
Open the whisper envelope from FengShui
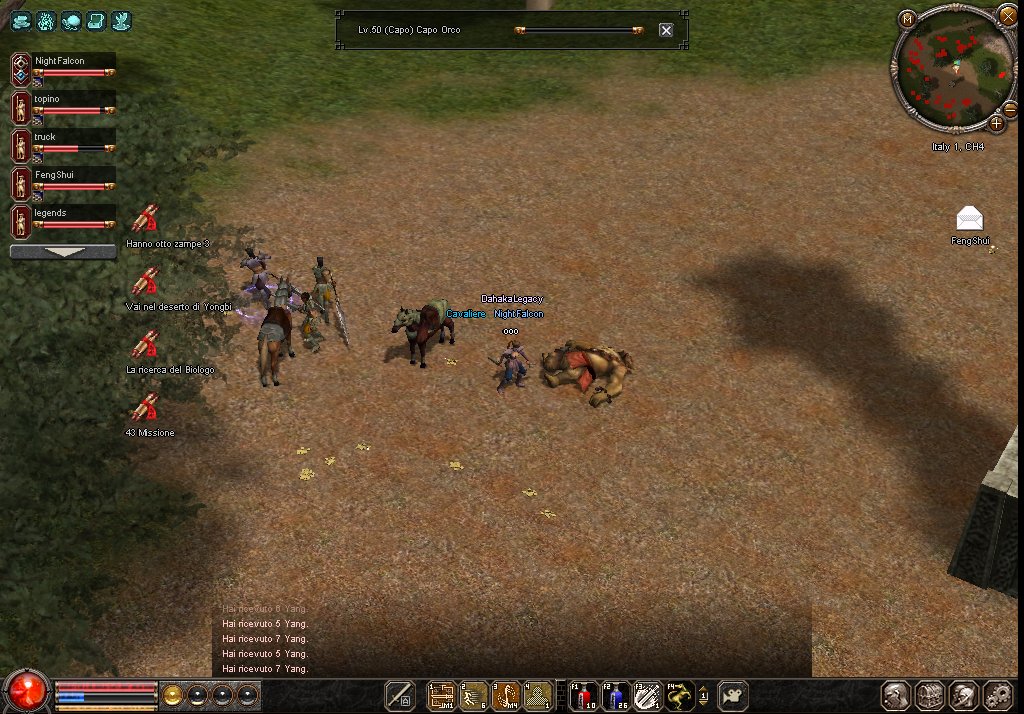pos(969,219)
